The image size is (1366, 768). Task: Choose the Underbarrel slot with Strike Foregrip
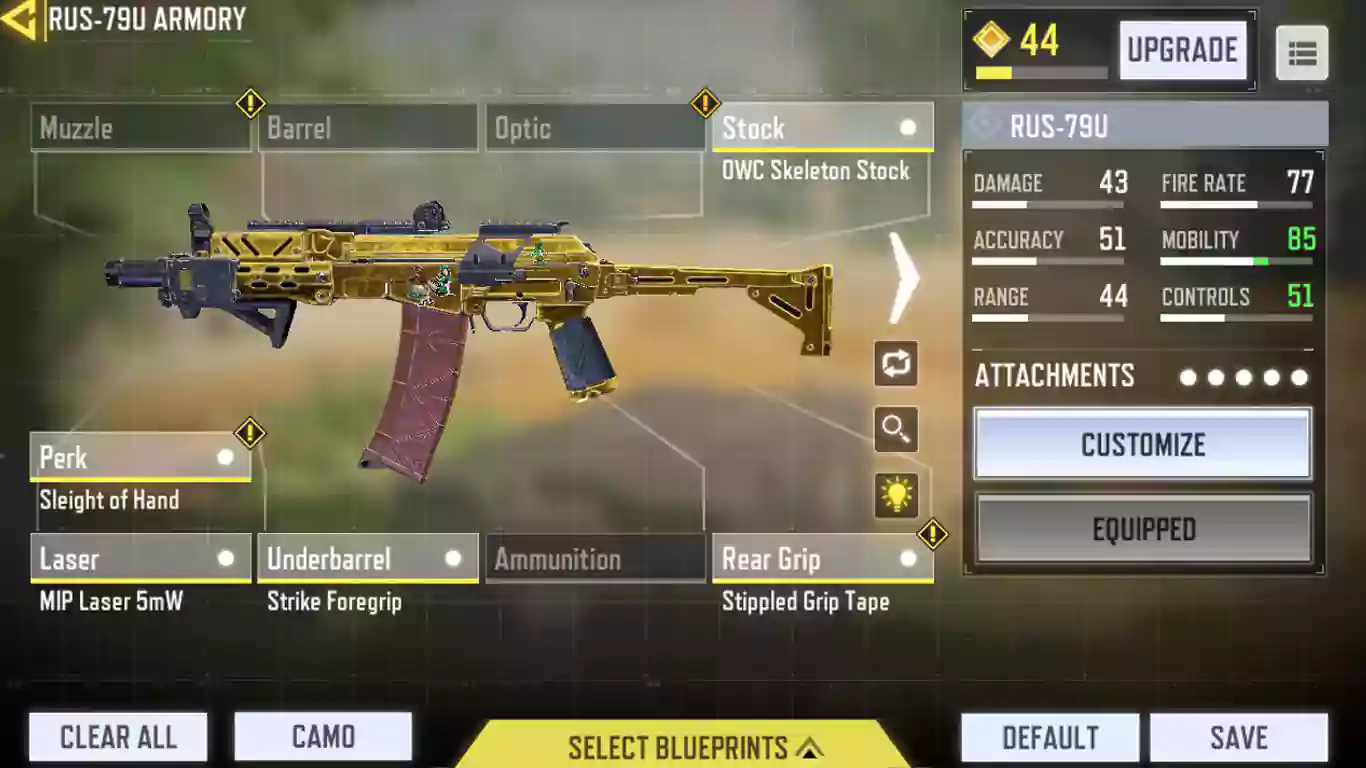click(367, 559)
